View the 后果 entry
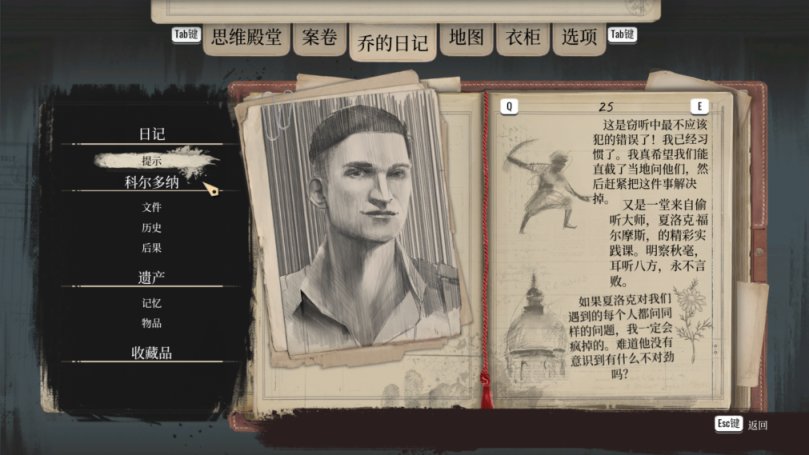 [x=152, y=247]
